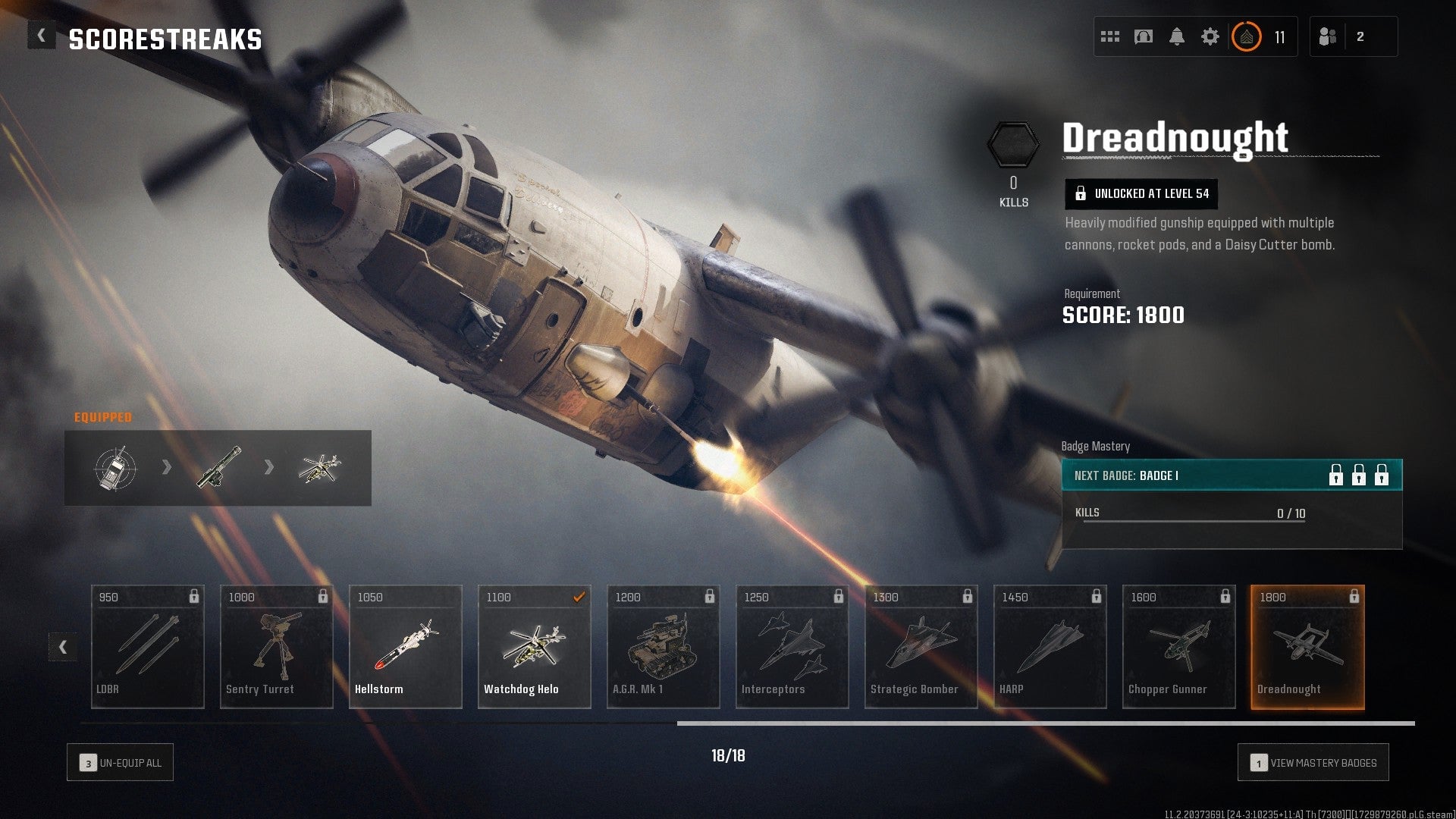1456x819 pixels.
Task: Click the first lock beside Next Badge
Action: (1335, 477)
